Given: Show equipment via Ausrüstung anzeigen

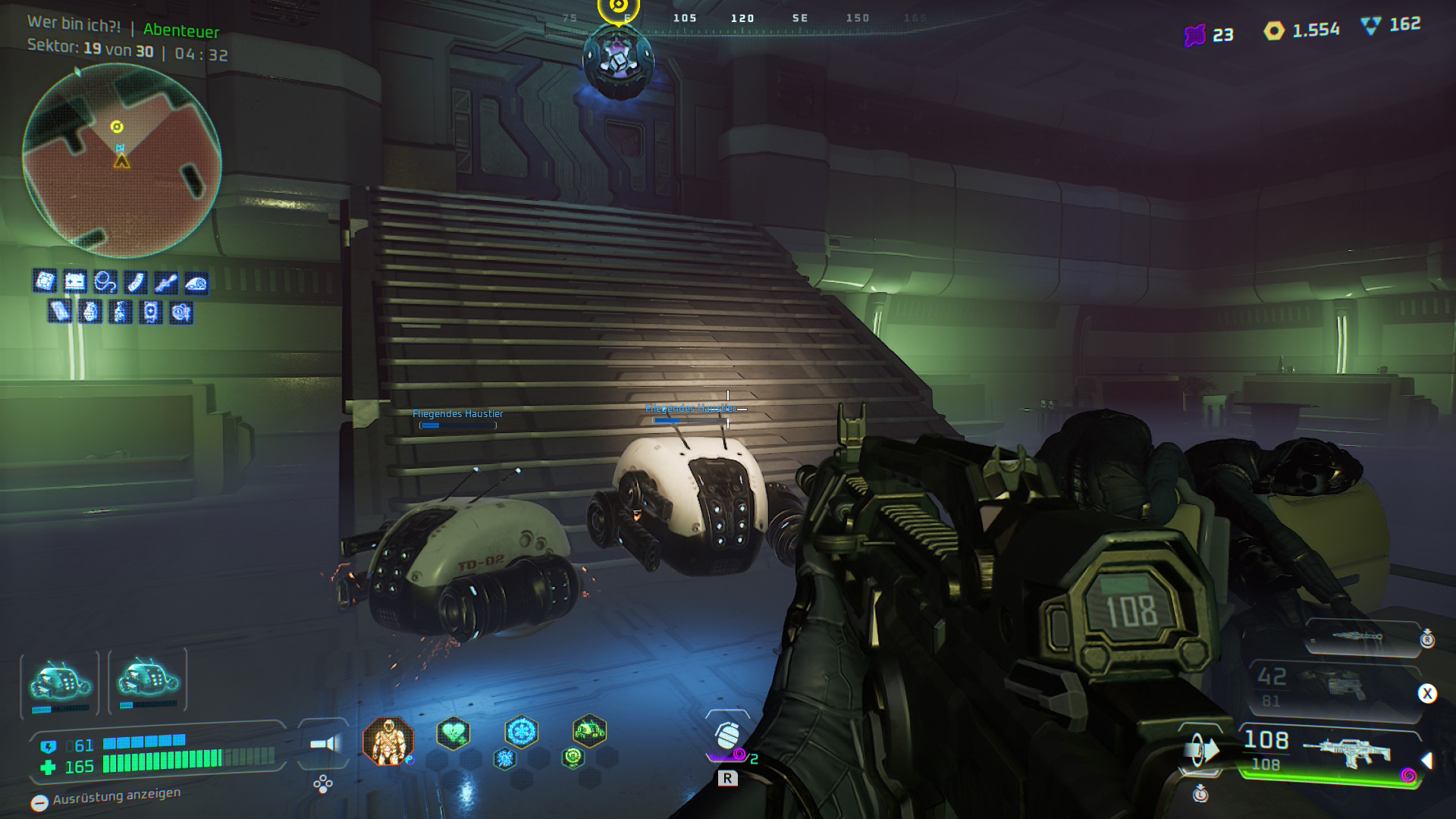Looking at the screenshot, I should [106, 798].
